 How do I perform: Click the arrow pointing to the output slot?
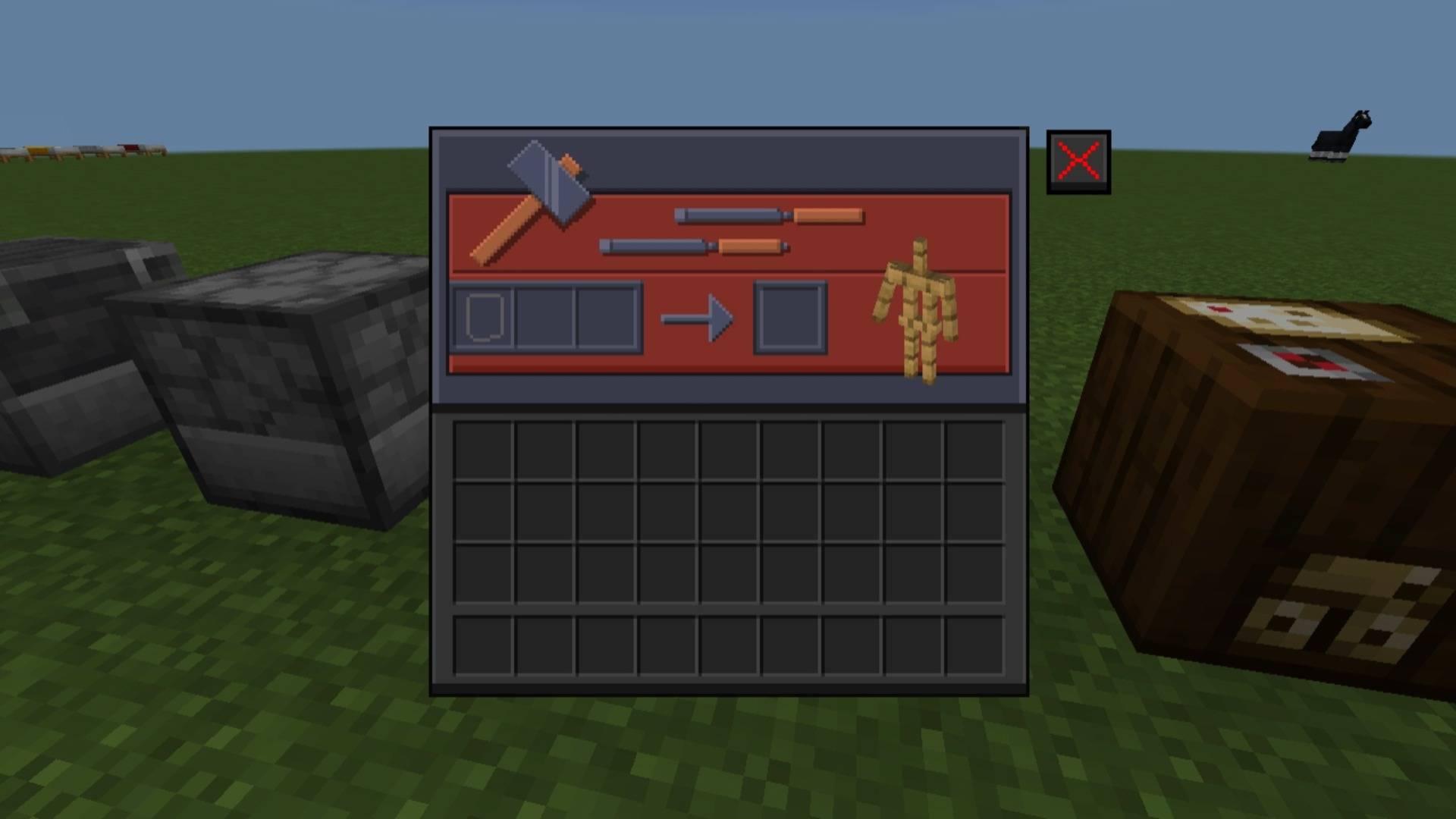click(x=698, y=318)
